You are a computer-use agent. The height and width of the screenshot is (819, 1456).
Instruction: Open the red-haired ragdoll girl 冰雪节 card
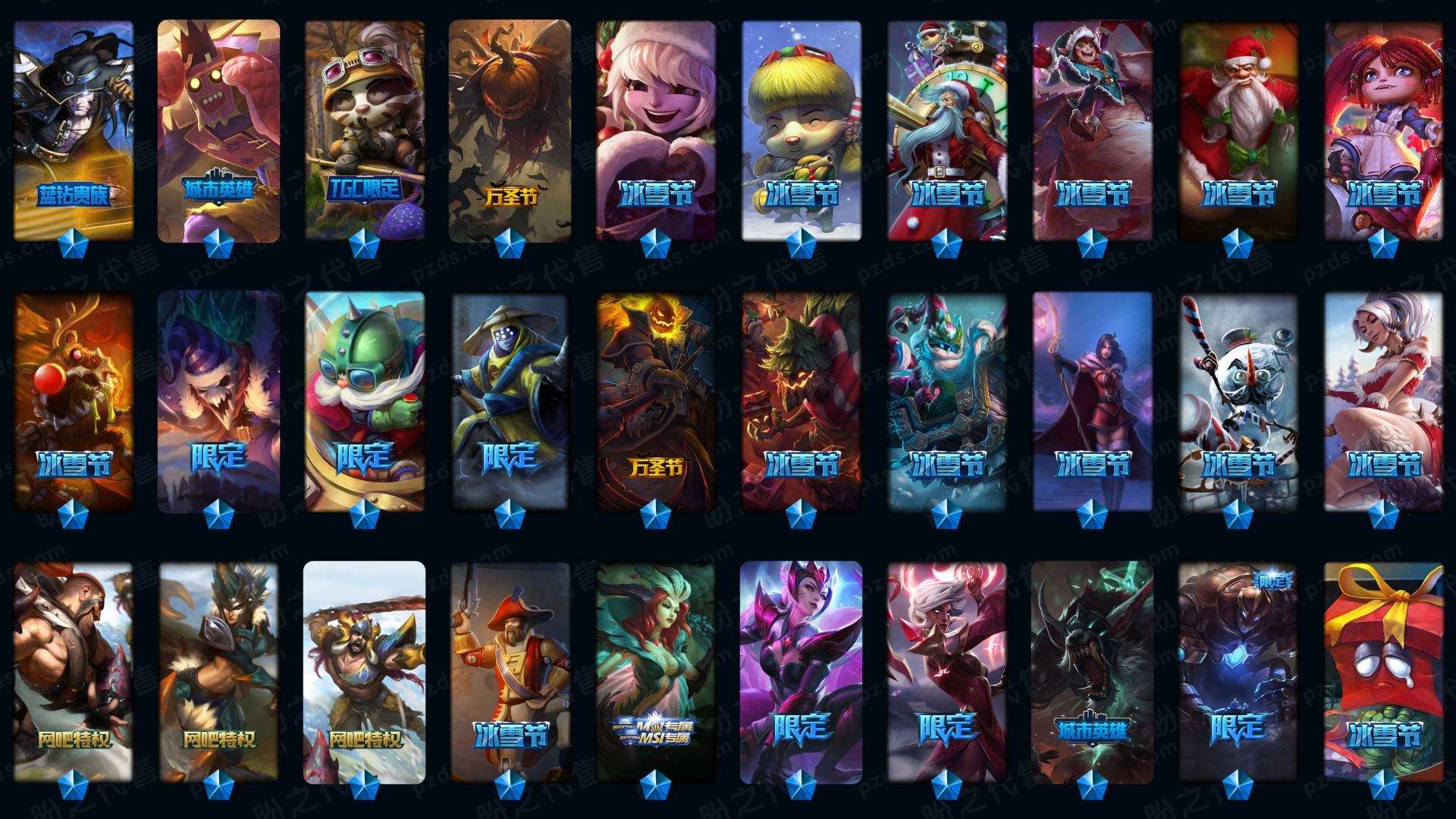[1384, 130]
